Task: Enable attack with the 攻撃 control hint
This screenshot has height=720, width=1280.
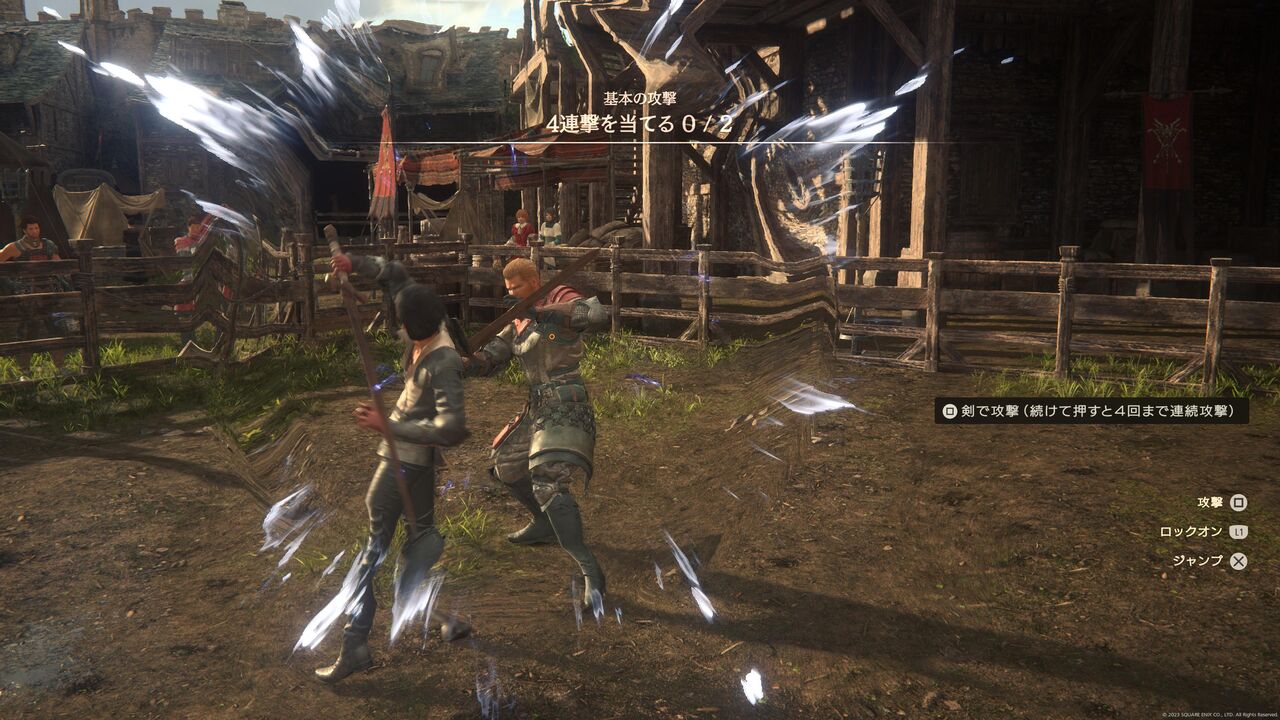Action: [x=1210, y=502]
